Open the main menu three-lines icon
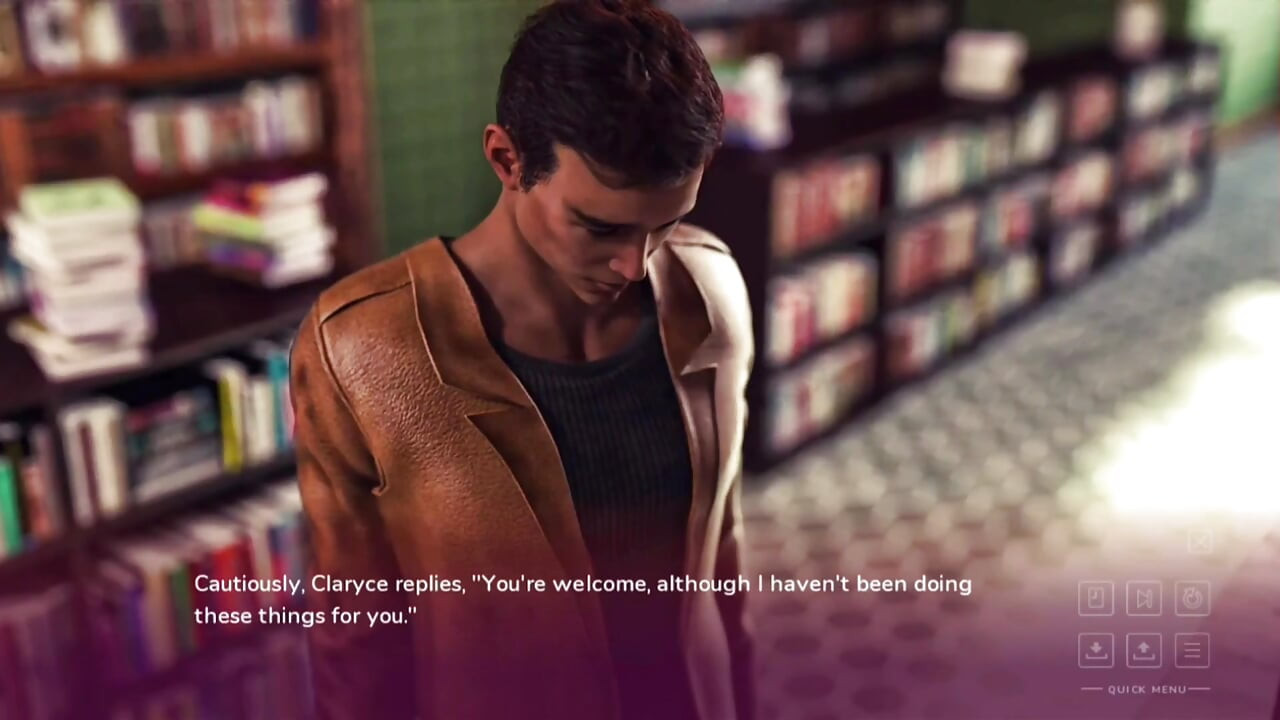 [x=1192, y=650]
